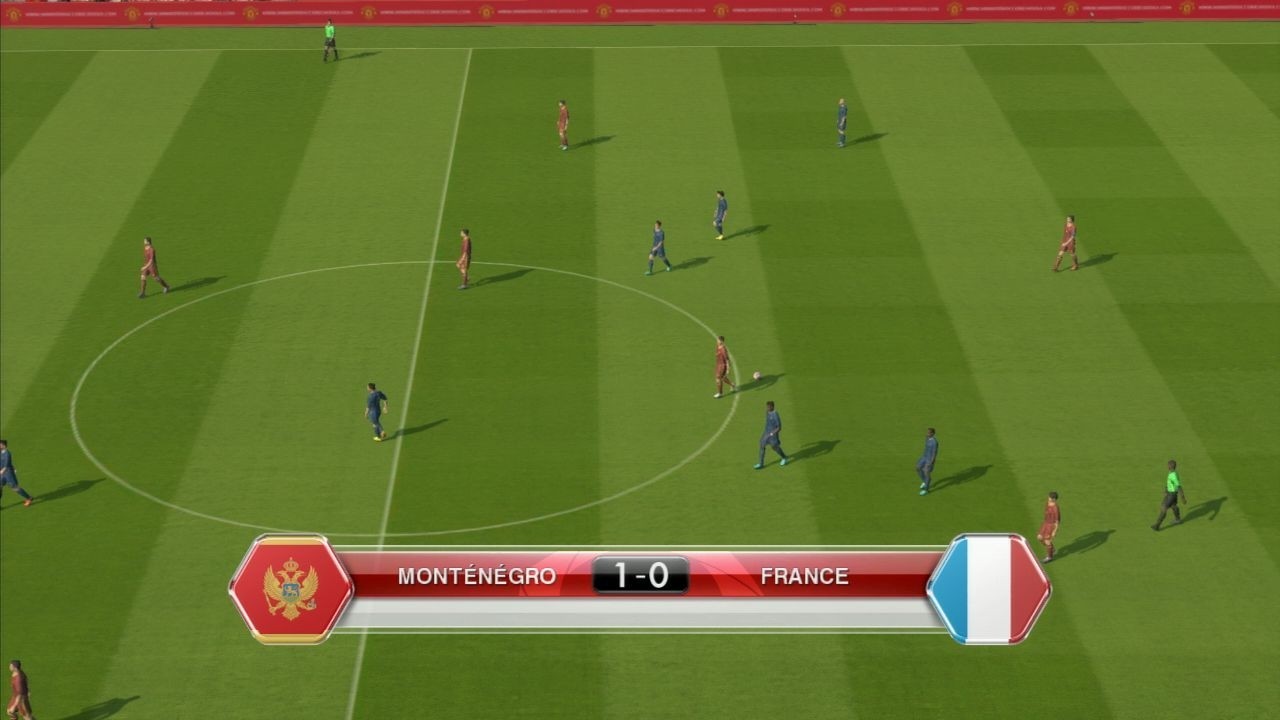Select the player on the ball
The height and width of the screenshot is (720, 1280).
tap(722, 365)
